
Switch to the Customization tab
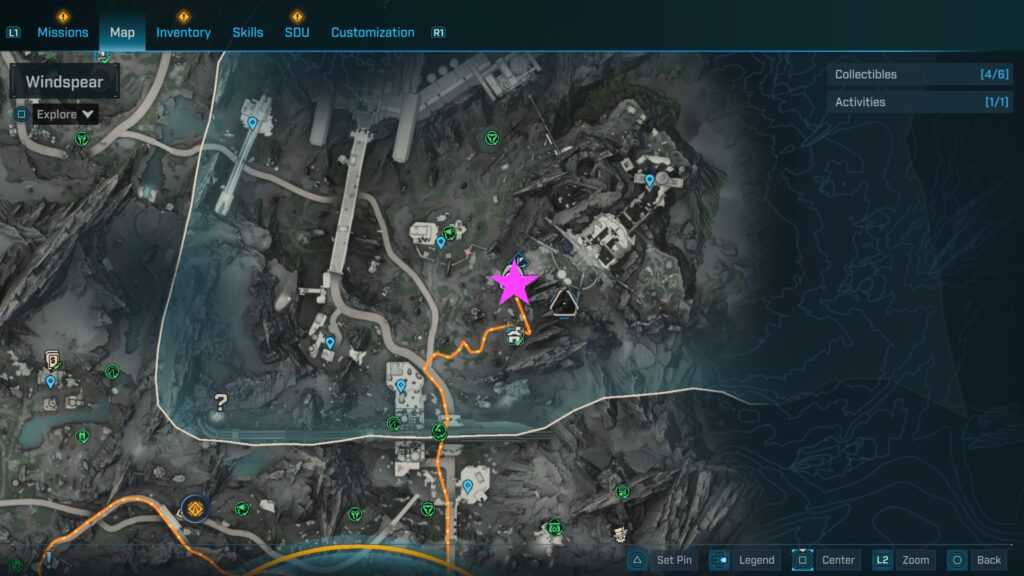[372, 32]
